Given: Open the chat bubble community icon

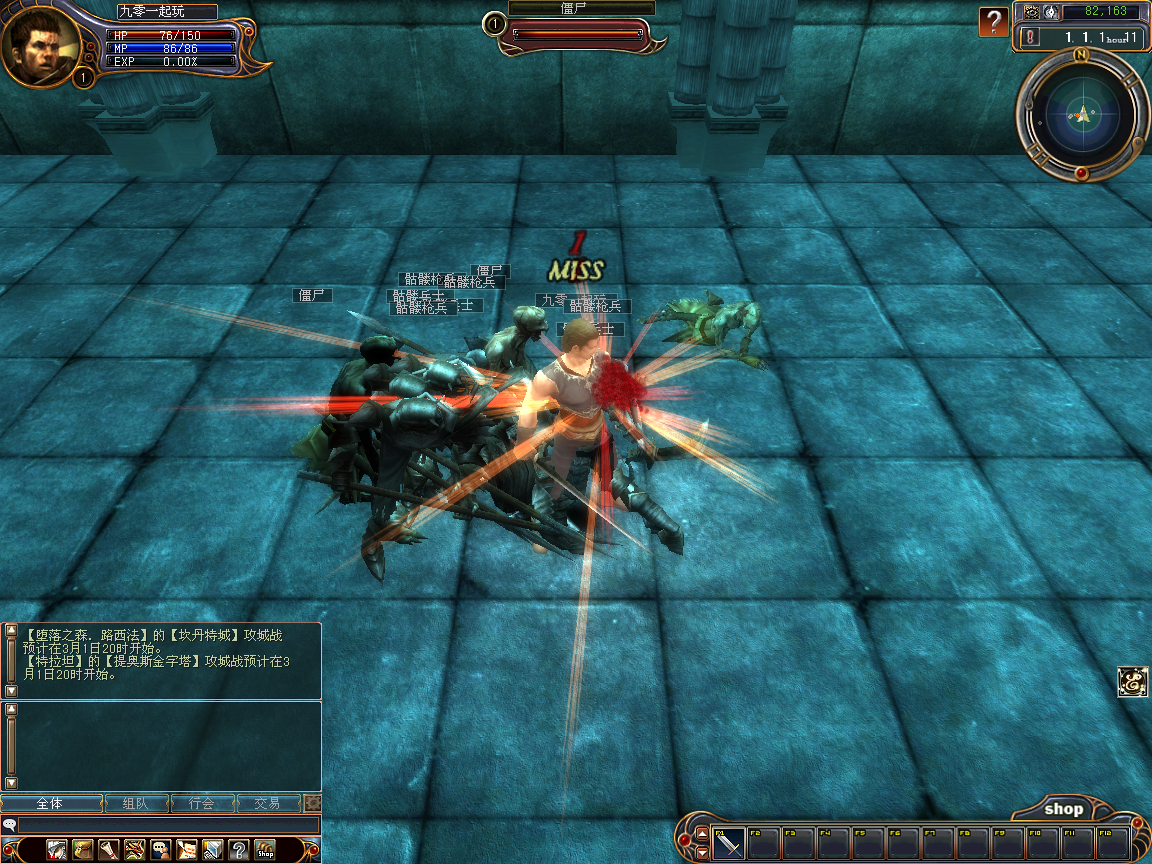Looking at the screenshot, I should coord(160,850).
